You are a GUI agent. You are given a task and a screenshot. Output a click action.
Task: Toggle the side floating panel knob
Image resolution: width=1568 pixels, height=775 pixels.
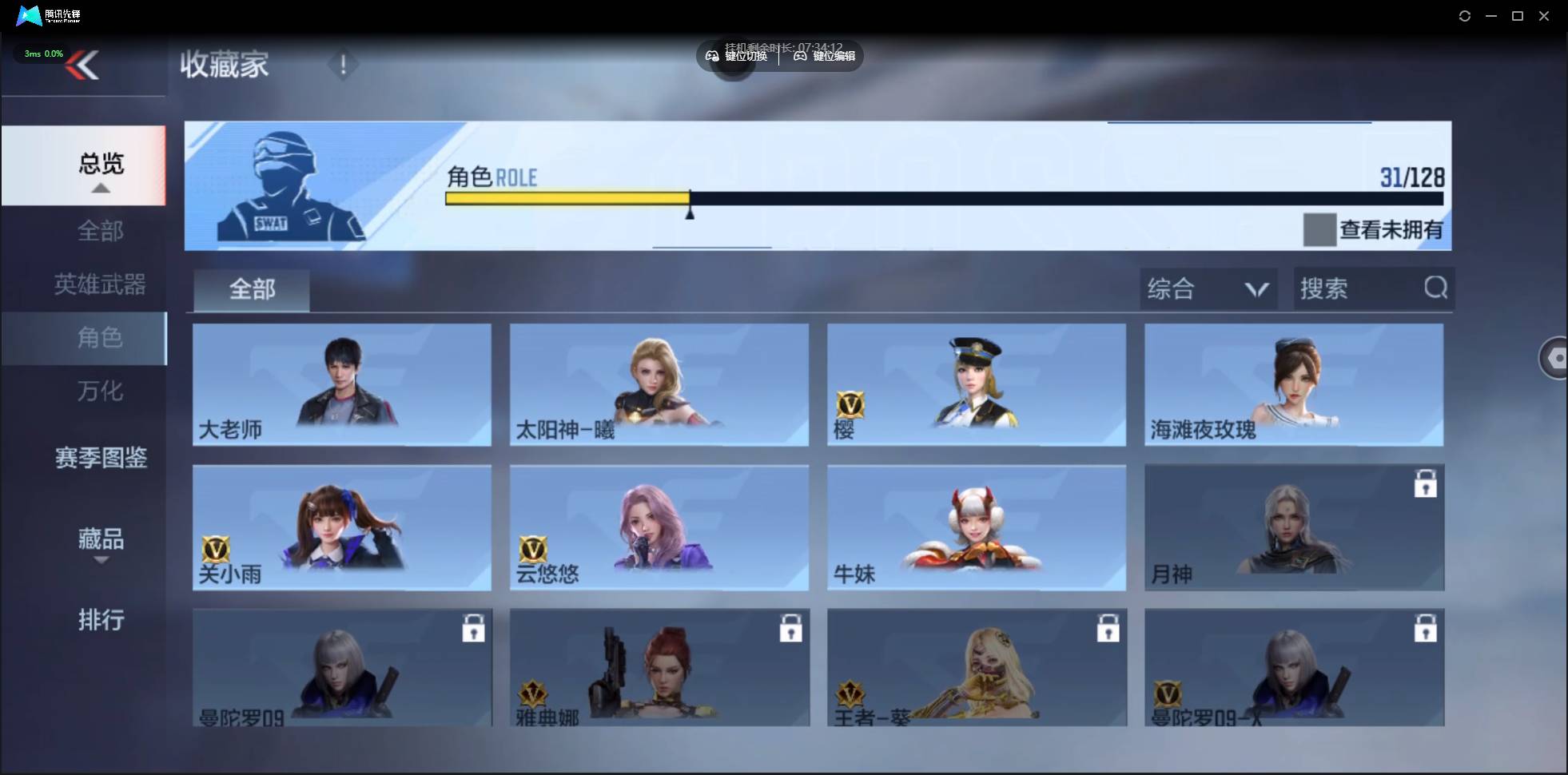1555,357
